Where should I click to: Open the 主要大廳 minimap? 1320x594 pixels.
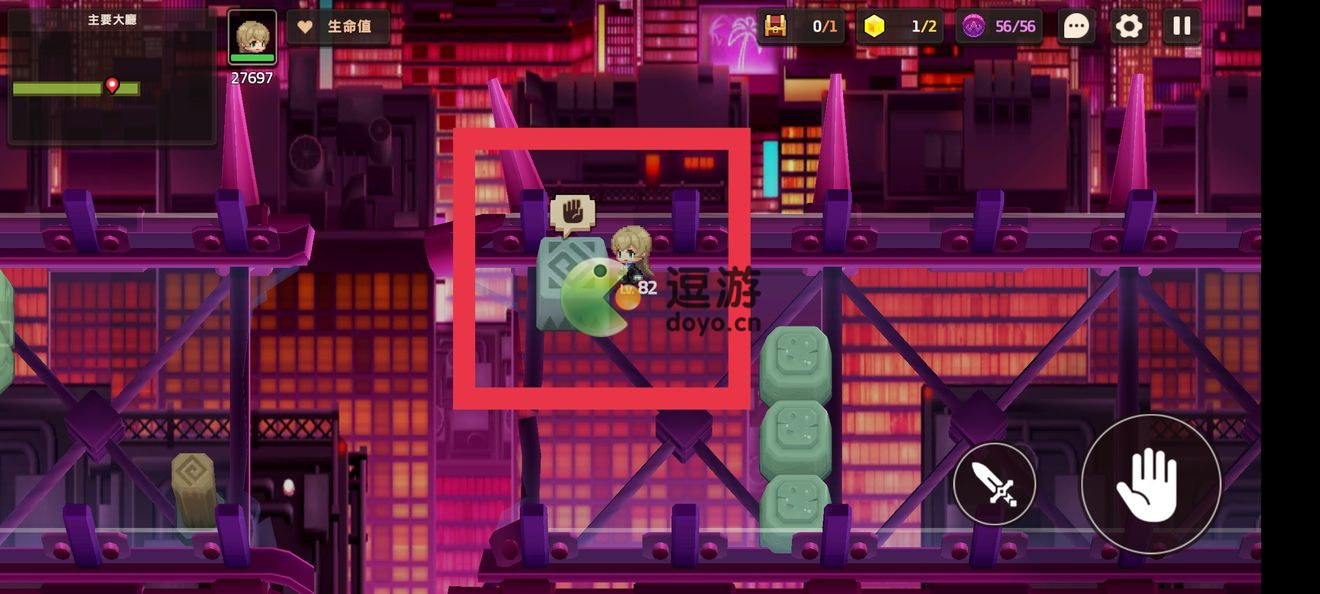tap(111, 76)
